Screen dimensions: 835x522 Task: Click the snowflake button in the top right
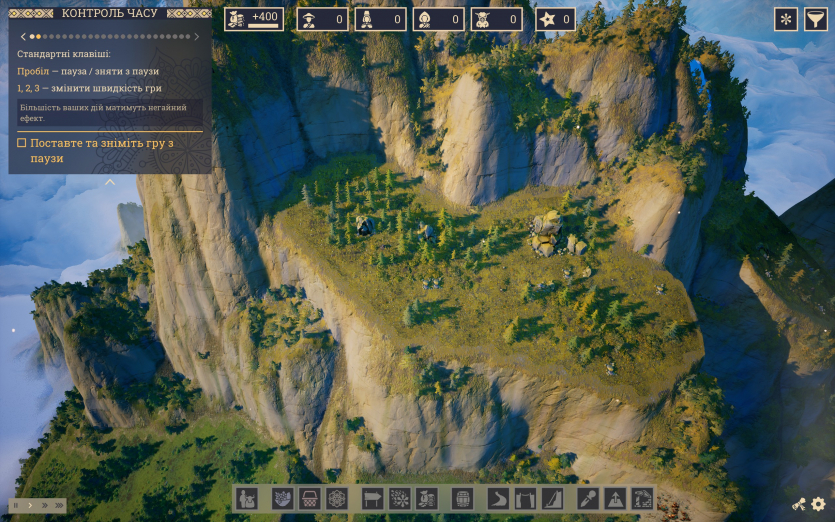tap(786, 19)
